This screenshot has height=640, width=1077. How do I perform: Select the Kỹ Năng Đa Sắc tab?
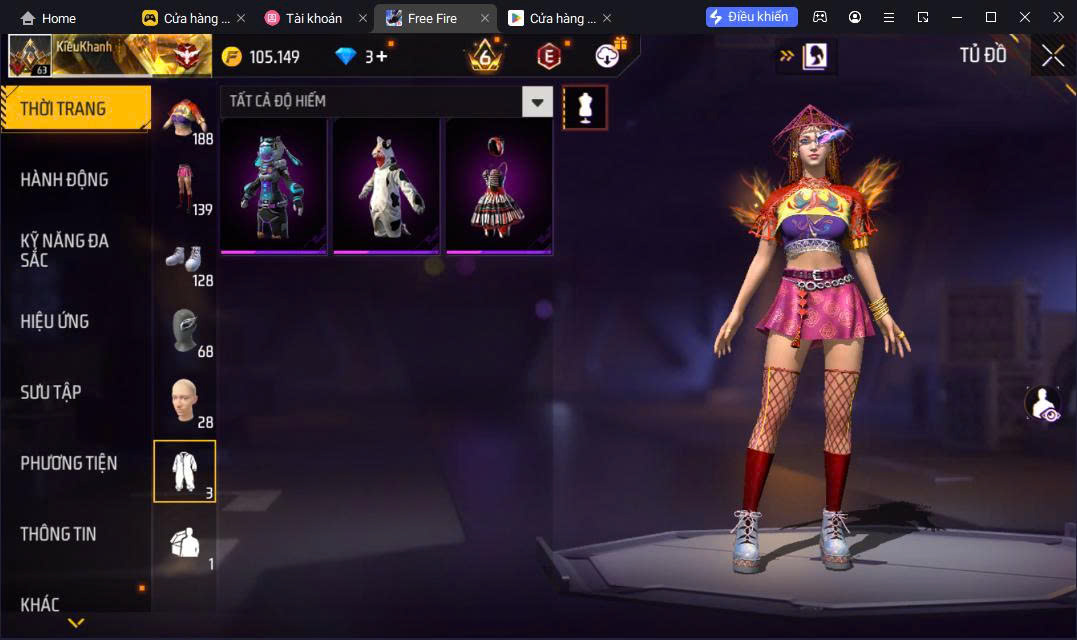click(65, 250)
